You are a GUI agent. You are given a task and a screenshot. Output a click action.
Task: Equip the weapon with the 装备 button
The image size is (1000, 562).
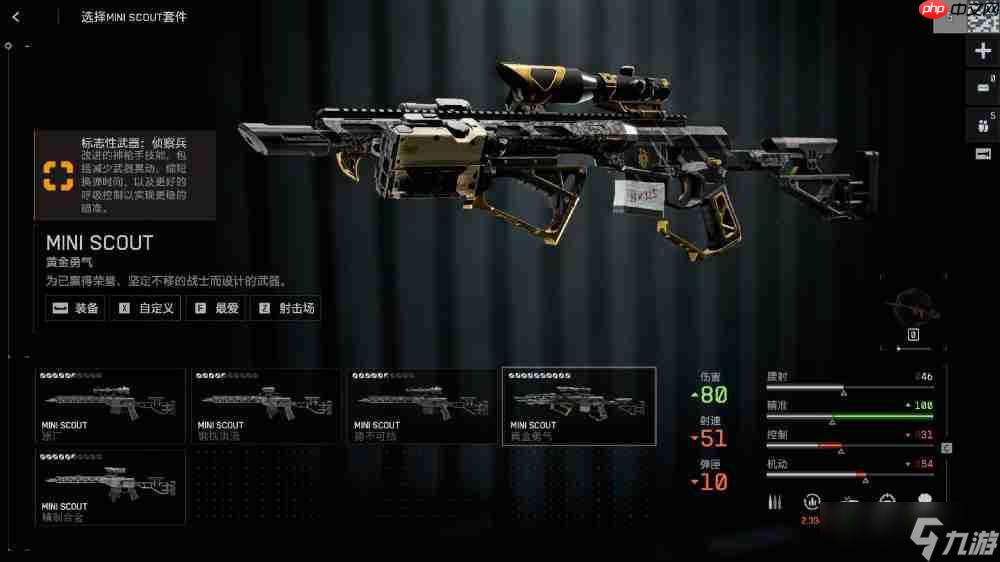click(x=76, y=308)
